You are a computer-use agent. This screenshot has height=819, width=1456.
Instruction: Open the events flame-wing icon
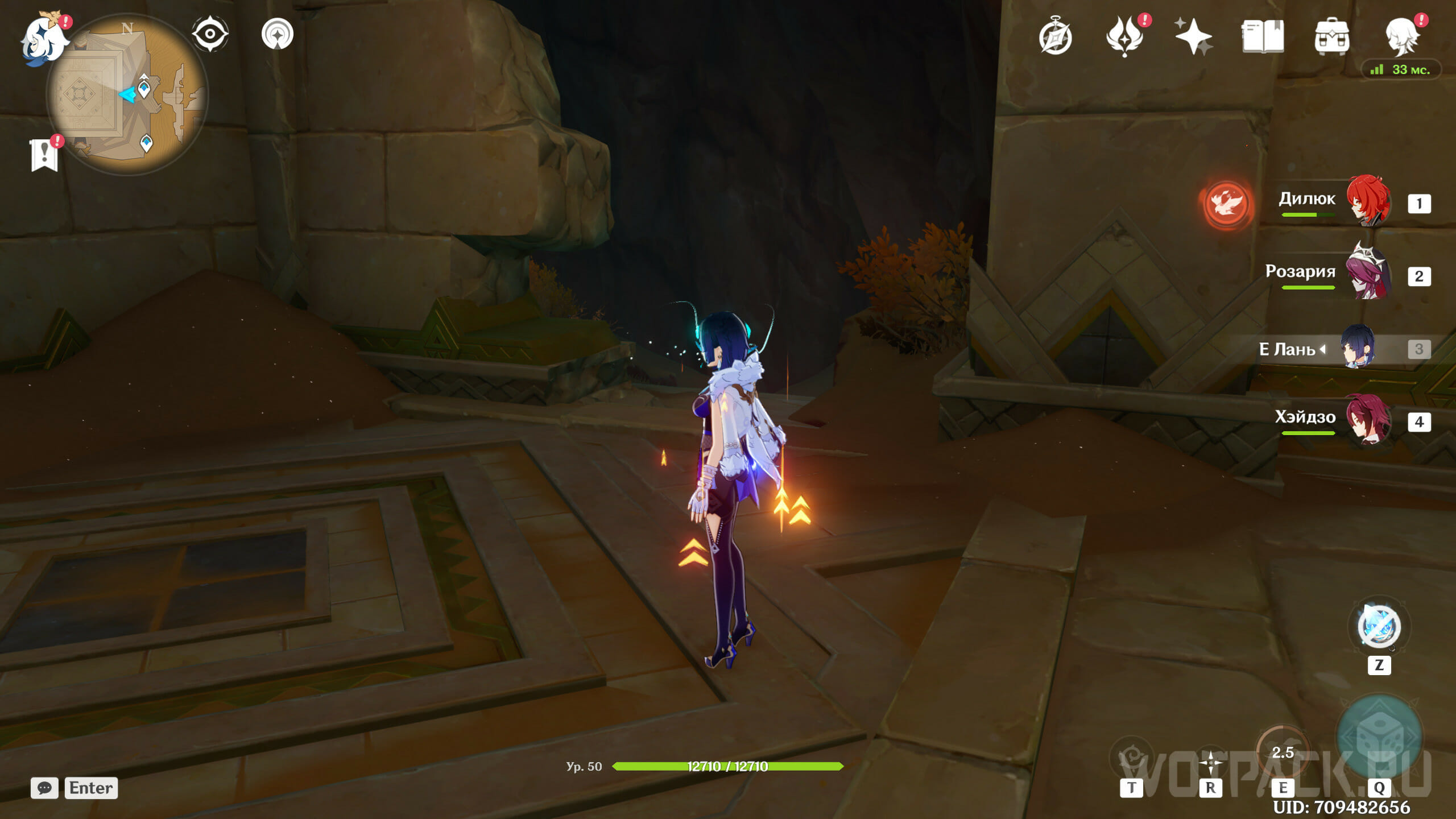1124,36
